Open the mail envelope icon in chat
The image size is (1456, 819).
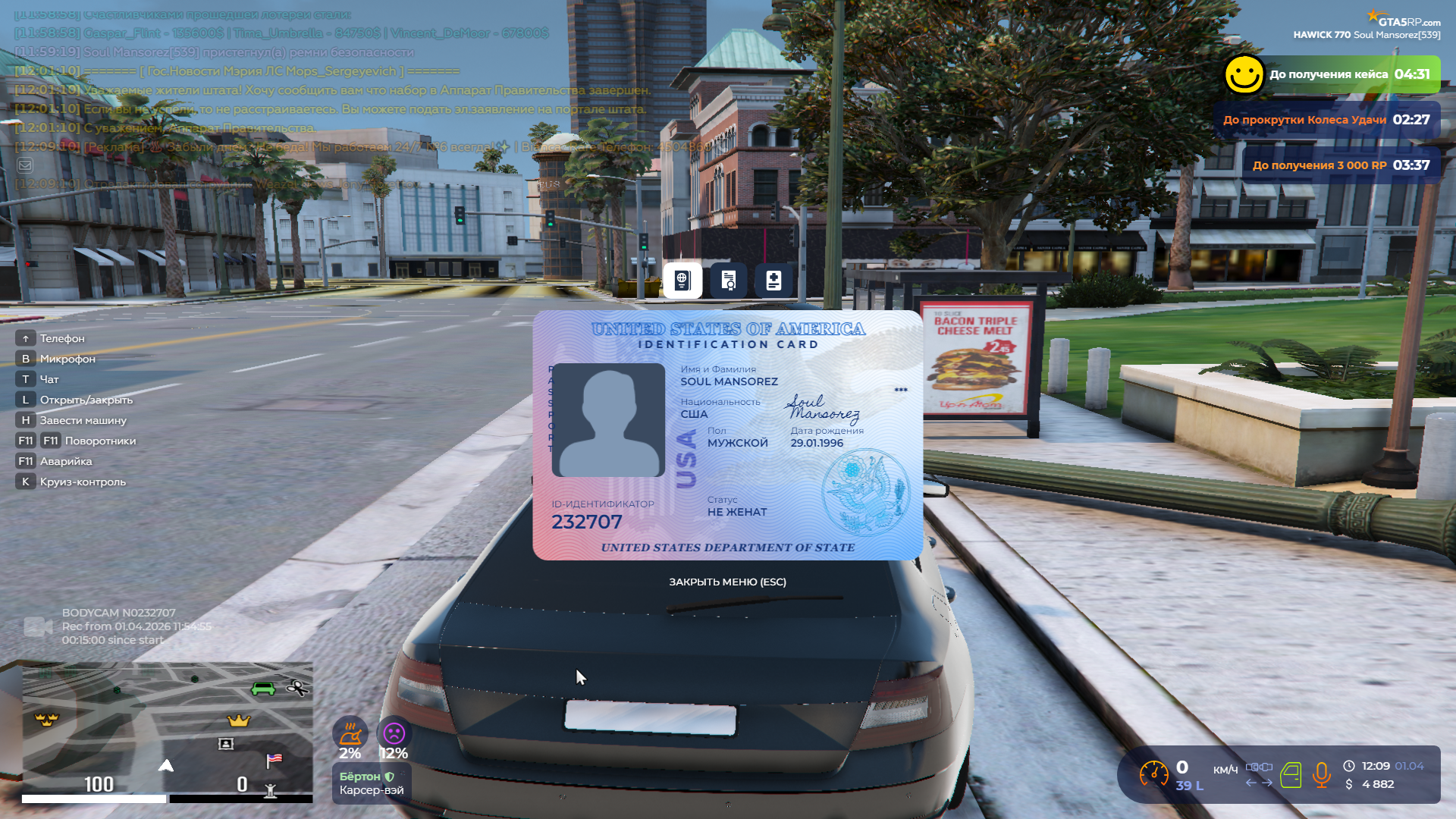25,165
